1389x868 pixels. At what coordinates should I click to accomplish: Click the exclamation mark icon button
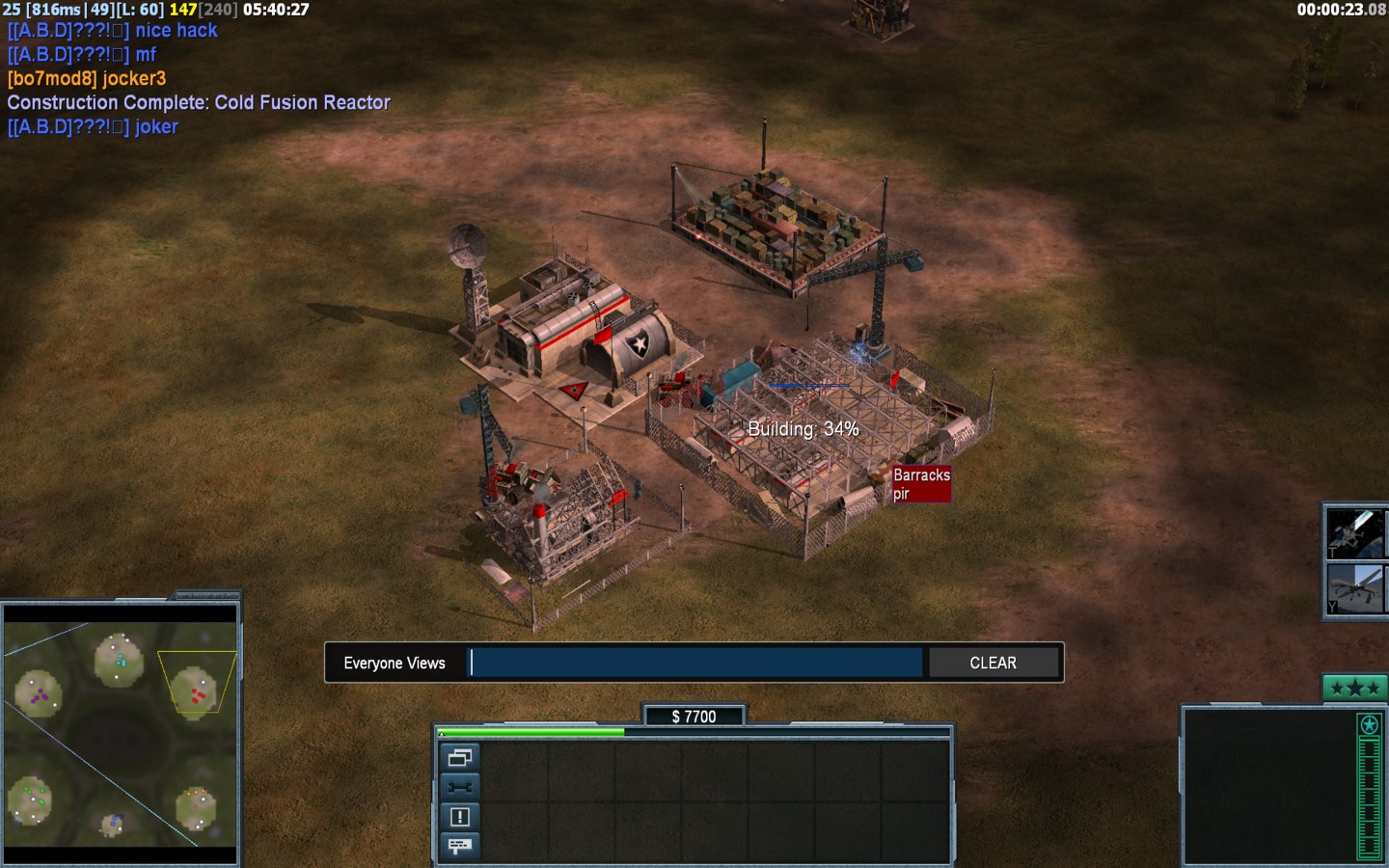(459, 817)
